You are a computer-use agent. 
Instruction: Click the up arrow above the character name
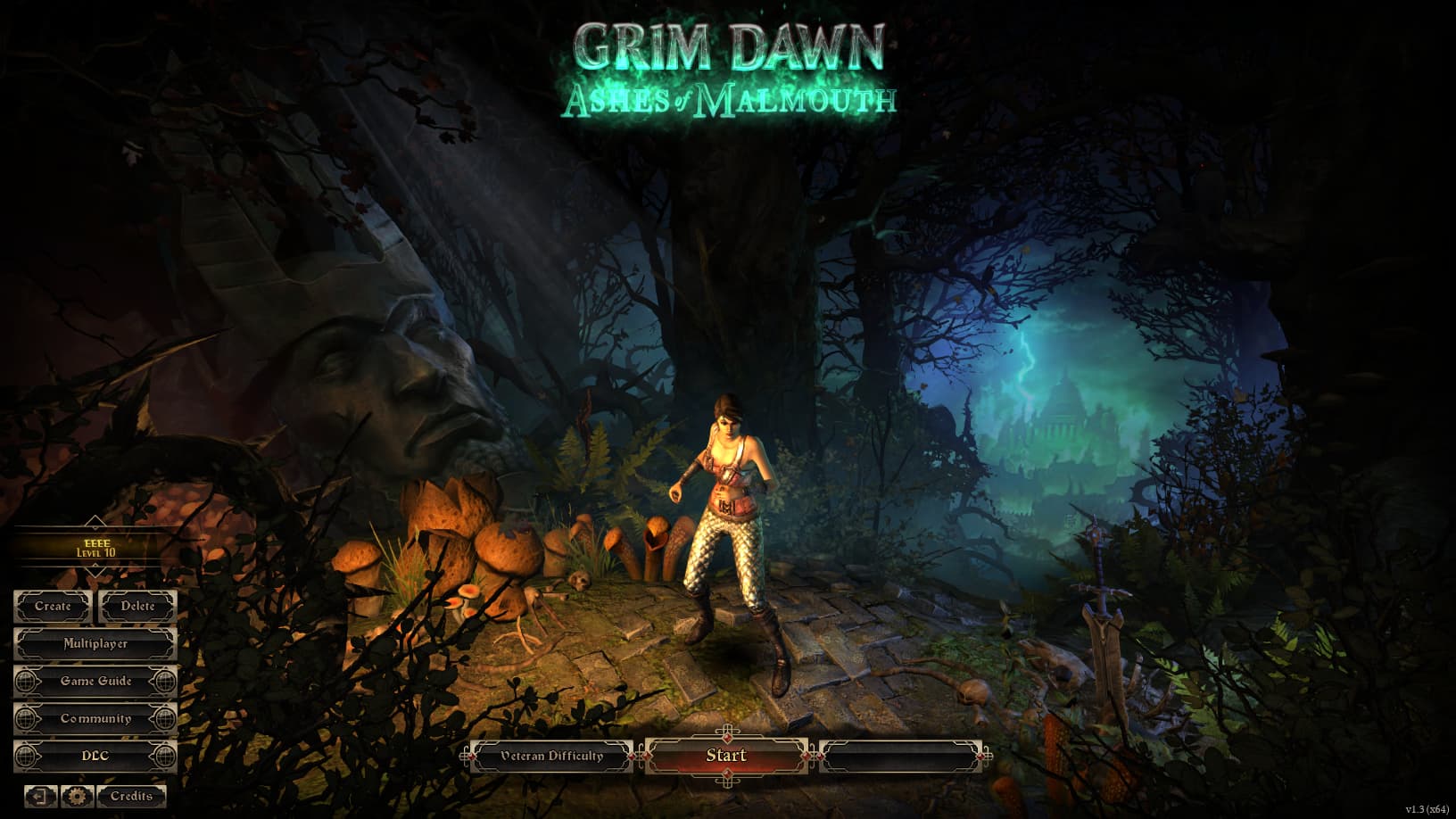click(95, 522)
